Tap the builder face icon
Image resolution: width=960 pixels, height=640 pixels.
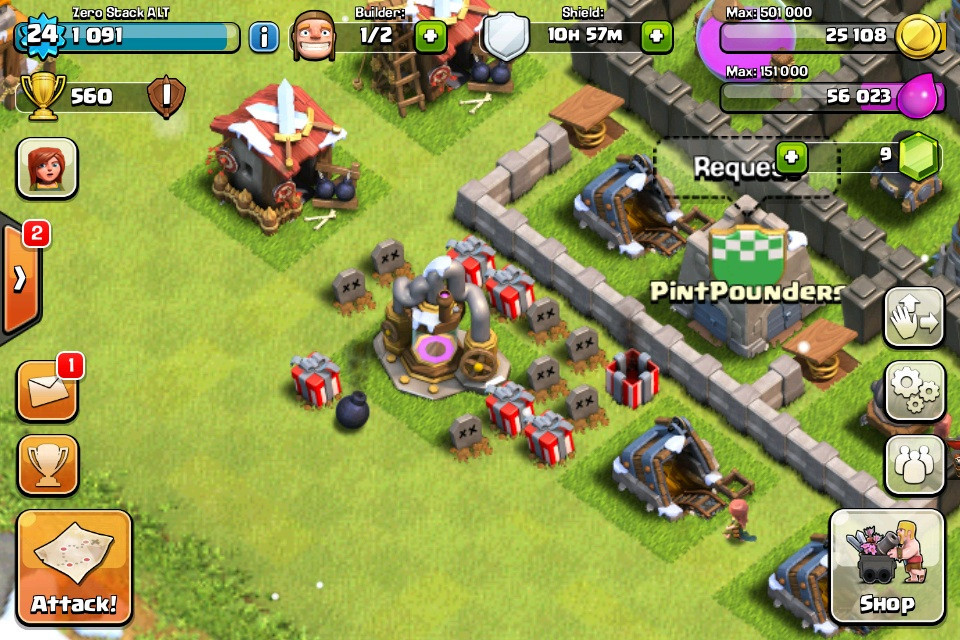[x=313, y=37]
